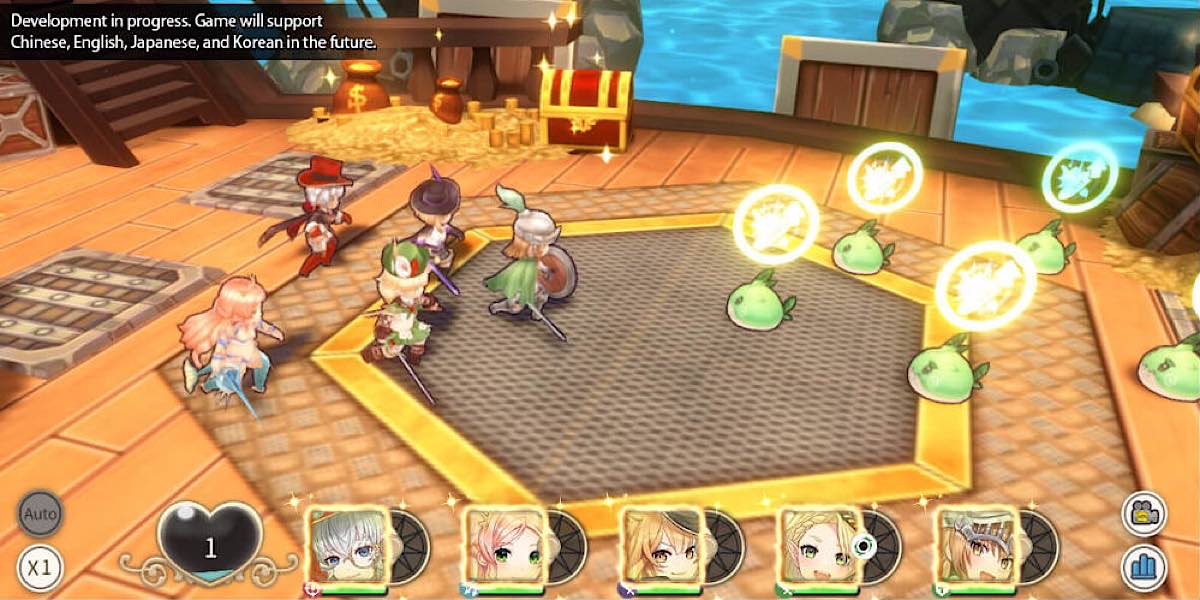Viewport: 1200px width, 600px height.
Task: Select the silver-haired glasses character portrait
Action: (x=347, y=546)
